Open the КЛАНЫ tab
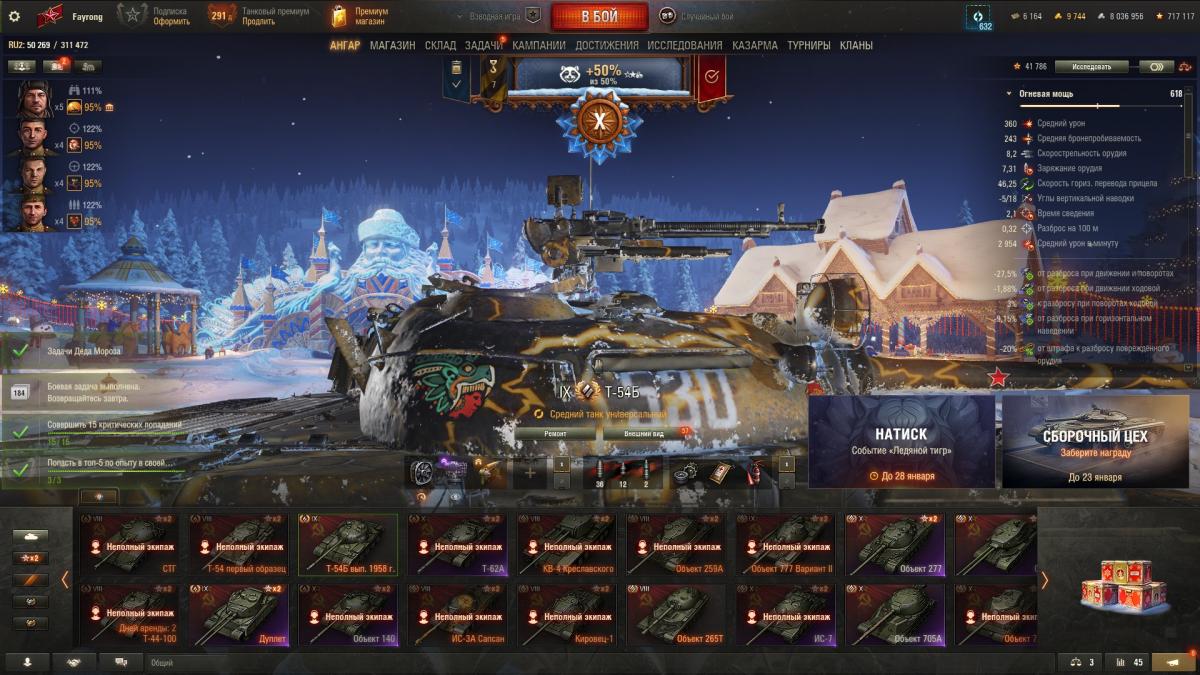Image resolution: width=1200 pixels, height=675 pixels. pyautogui.click(x=856, y=45)
